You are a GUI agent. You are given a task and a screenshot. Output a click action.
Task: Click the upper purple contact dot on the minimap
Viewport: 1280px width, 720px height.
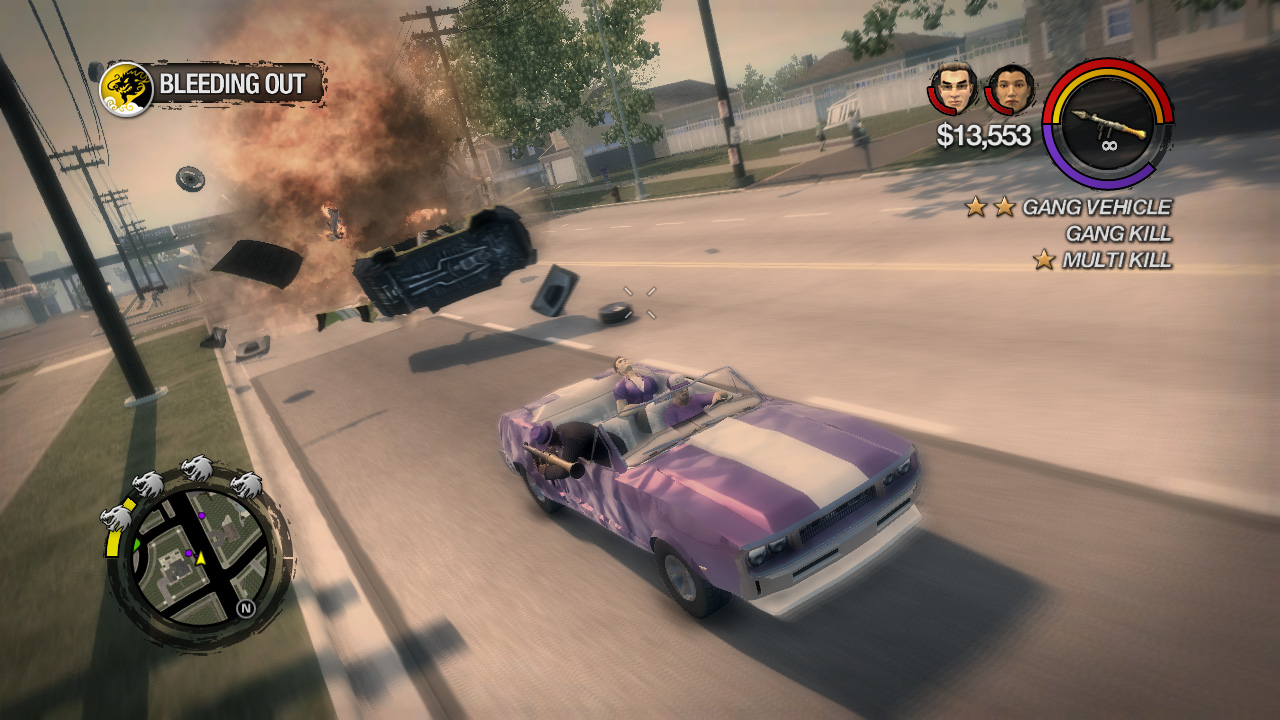(202, 516)
